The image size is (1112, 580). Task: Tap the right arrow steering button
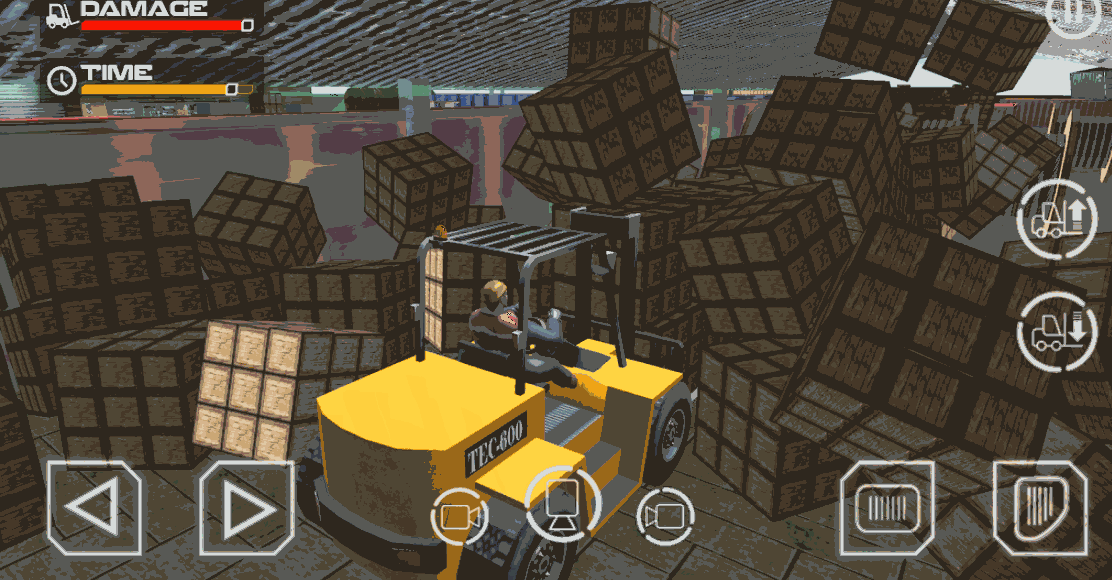pyautogui.click(x=246, y=508)
